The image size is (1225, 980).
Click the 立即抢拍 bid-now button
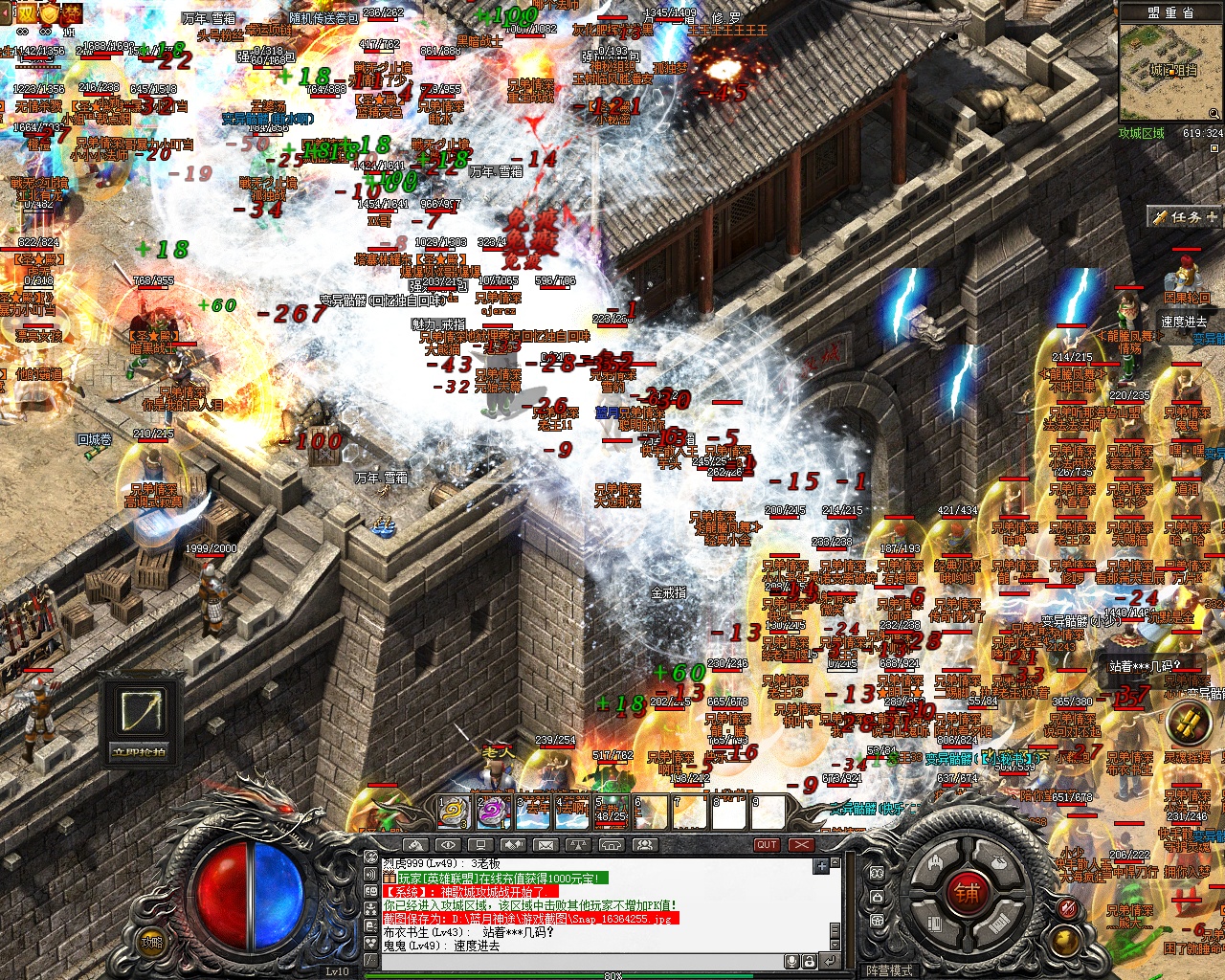tap(140, 751)
